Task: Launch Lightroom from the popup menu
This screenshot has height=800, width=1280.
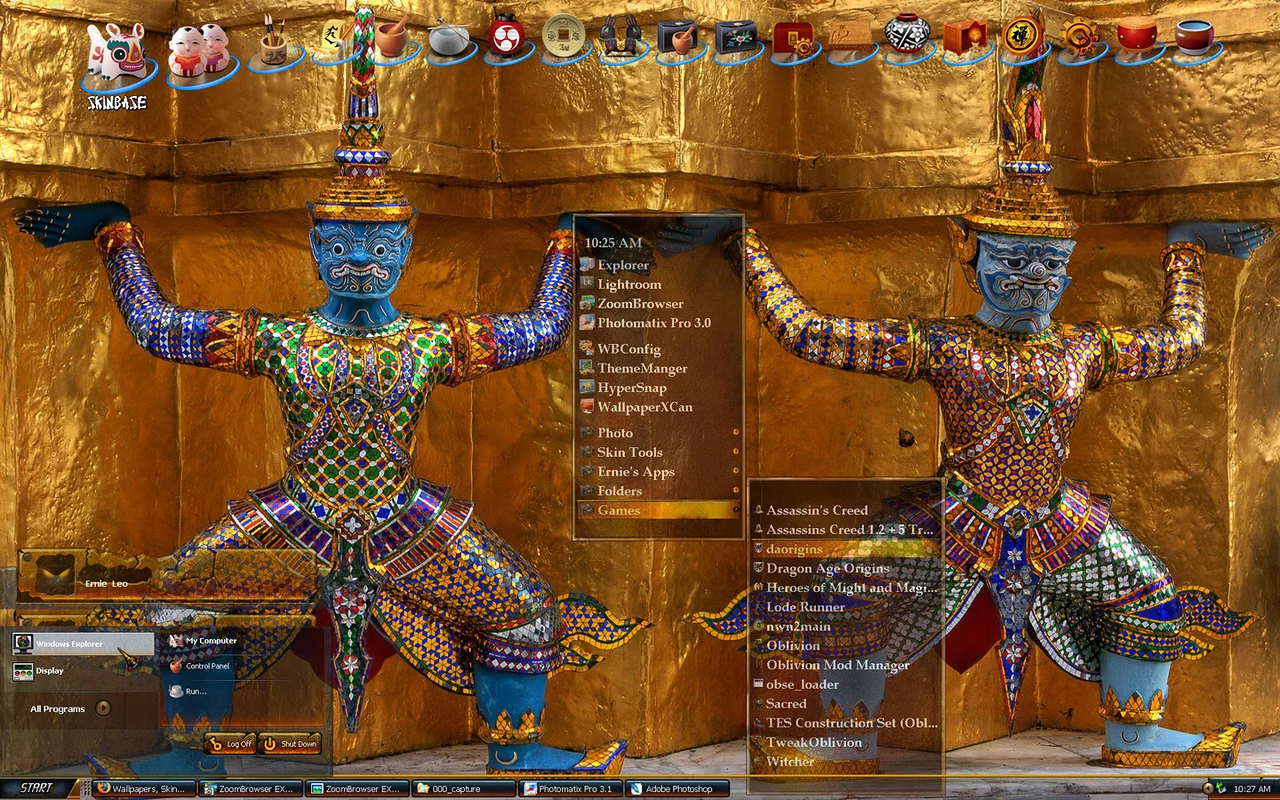Action: click(x=629, y=285)
